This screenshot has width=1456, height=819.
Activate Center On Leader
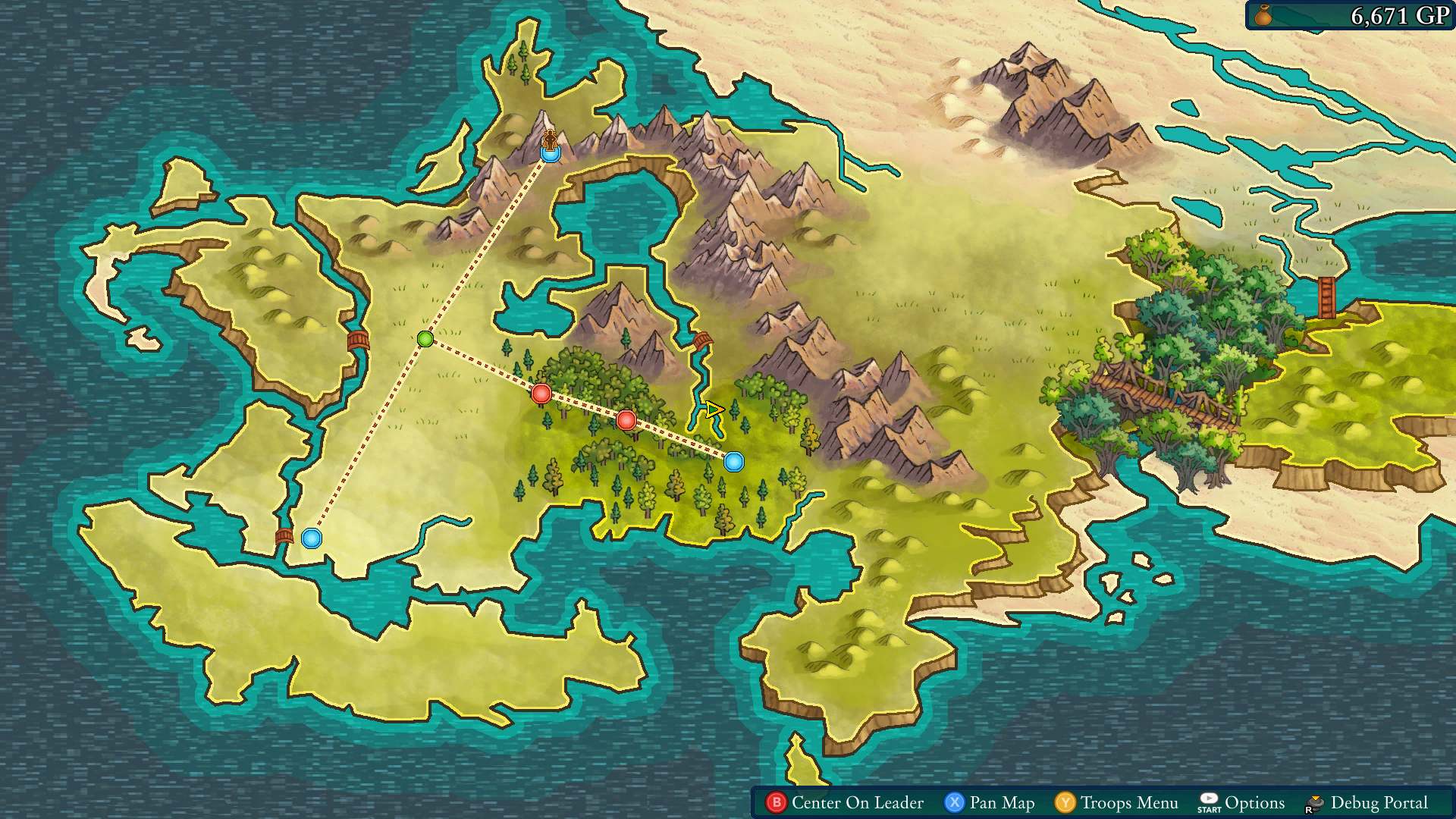tap(855, 802)
